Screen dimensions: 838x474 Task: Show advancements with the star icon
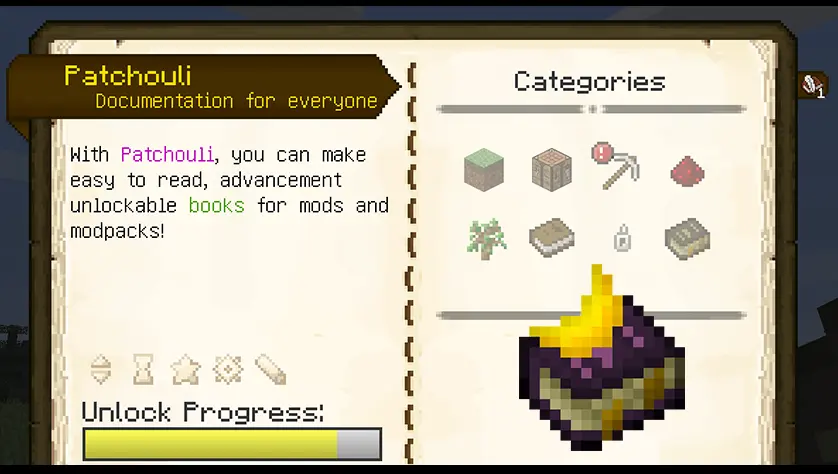[185, 370]
